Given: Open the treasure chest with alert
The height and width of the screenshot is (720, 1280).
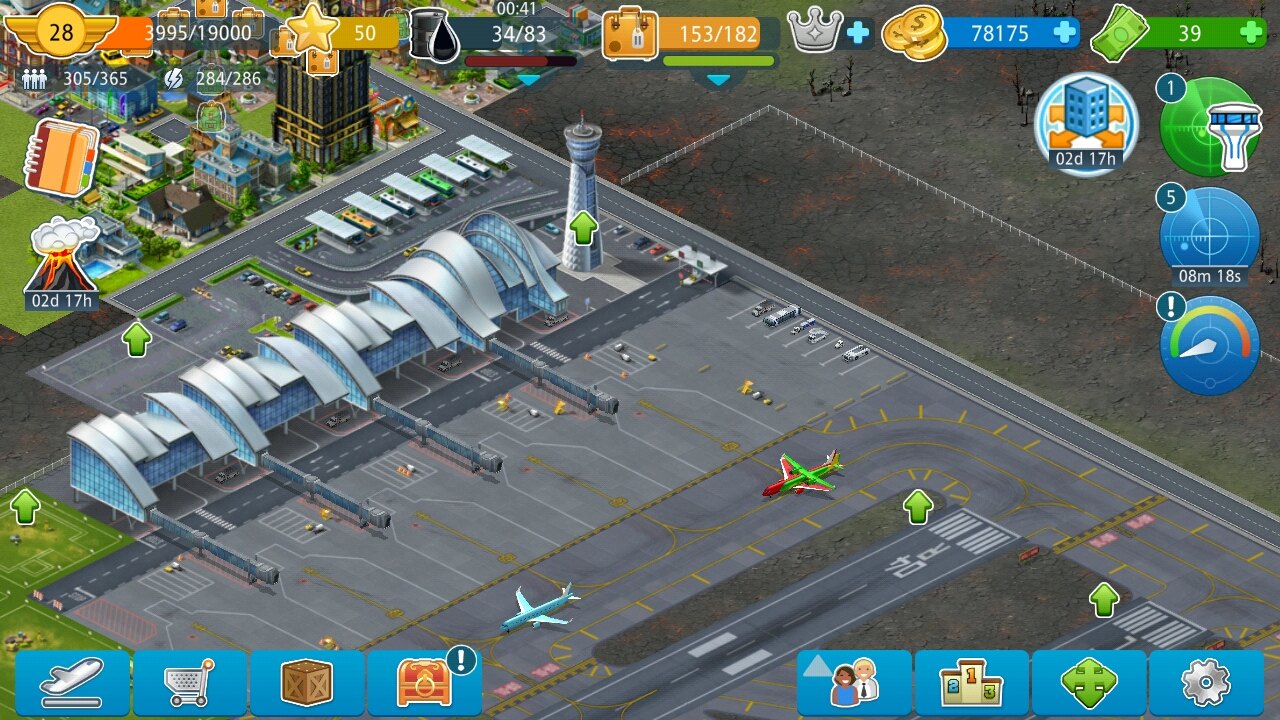Looking at the screenshot, I should pyautogui.click(x=425, y=684).
